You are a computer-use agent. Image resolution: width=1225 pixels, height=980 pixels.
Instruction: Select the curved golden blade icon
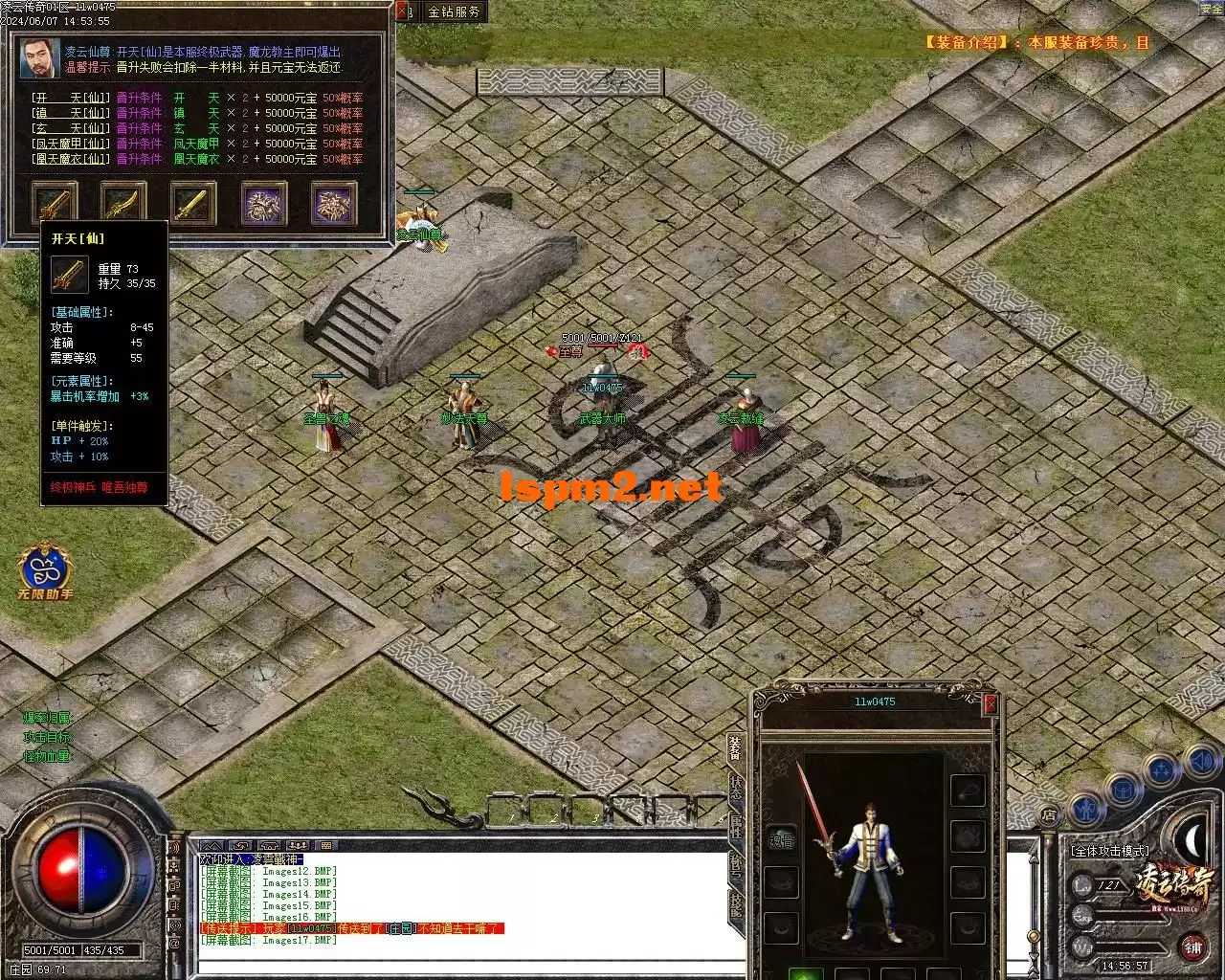pos(123,203)
